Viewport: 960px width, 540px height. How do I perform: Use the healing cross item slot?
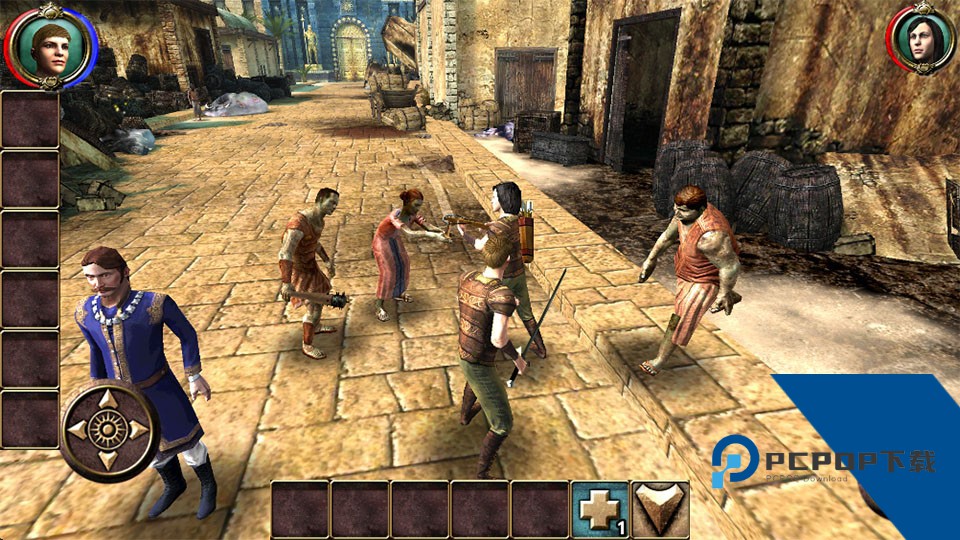(600, 510)
